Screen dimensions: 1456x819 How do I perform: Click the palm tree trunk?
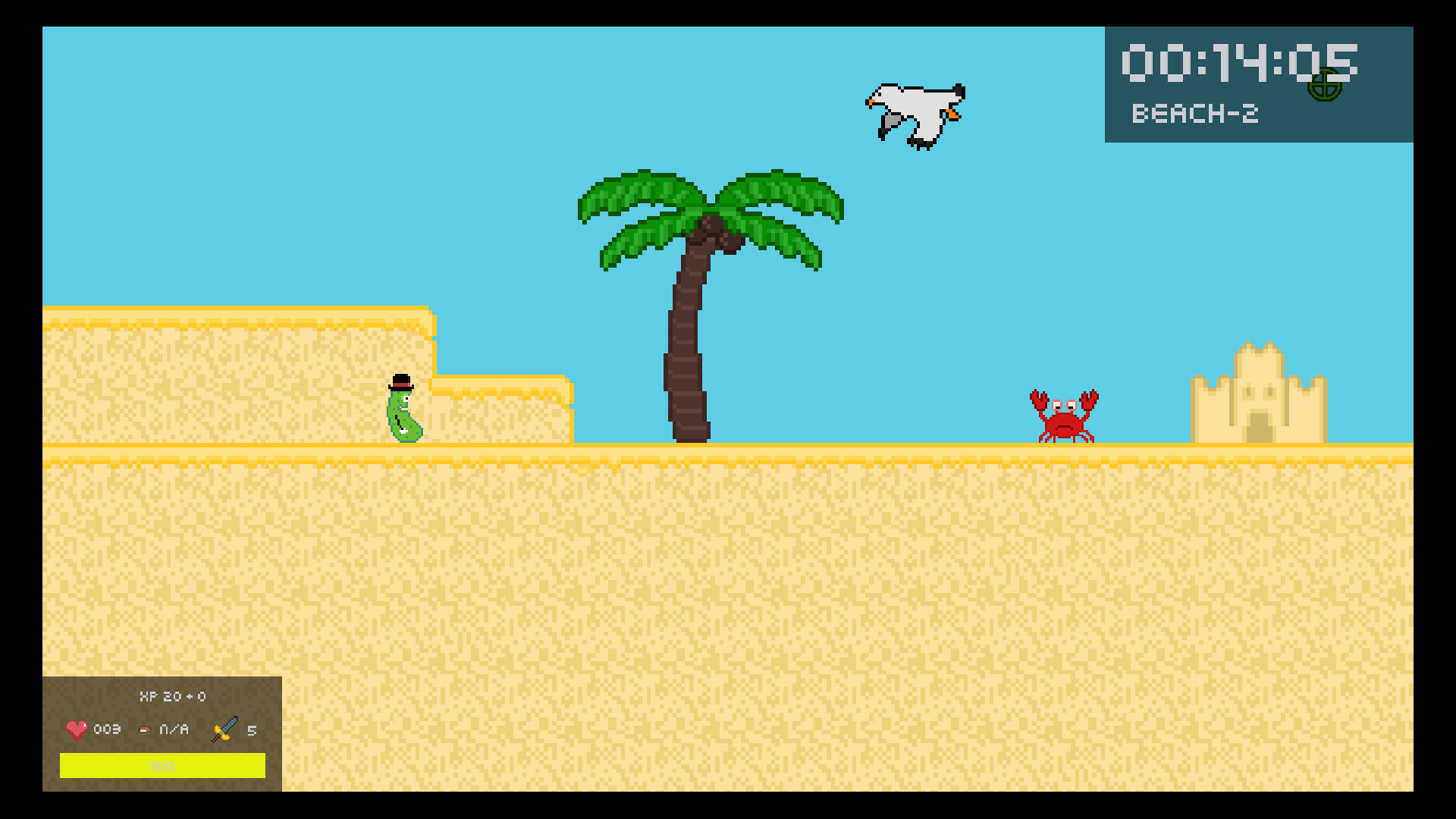(x=689, y=341)
